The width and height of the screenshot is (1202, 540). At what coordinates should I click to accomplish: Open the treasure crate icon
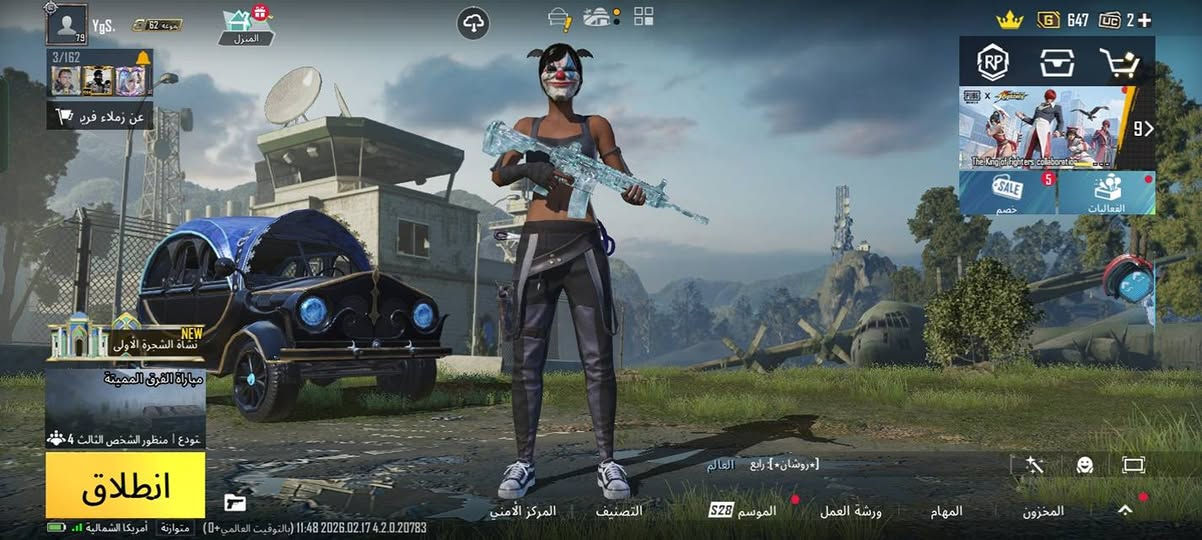point(1057,63)
